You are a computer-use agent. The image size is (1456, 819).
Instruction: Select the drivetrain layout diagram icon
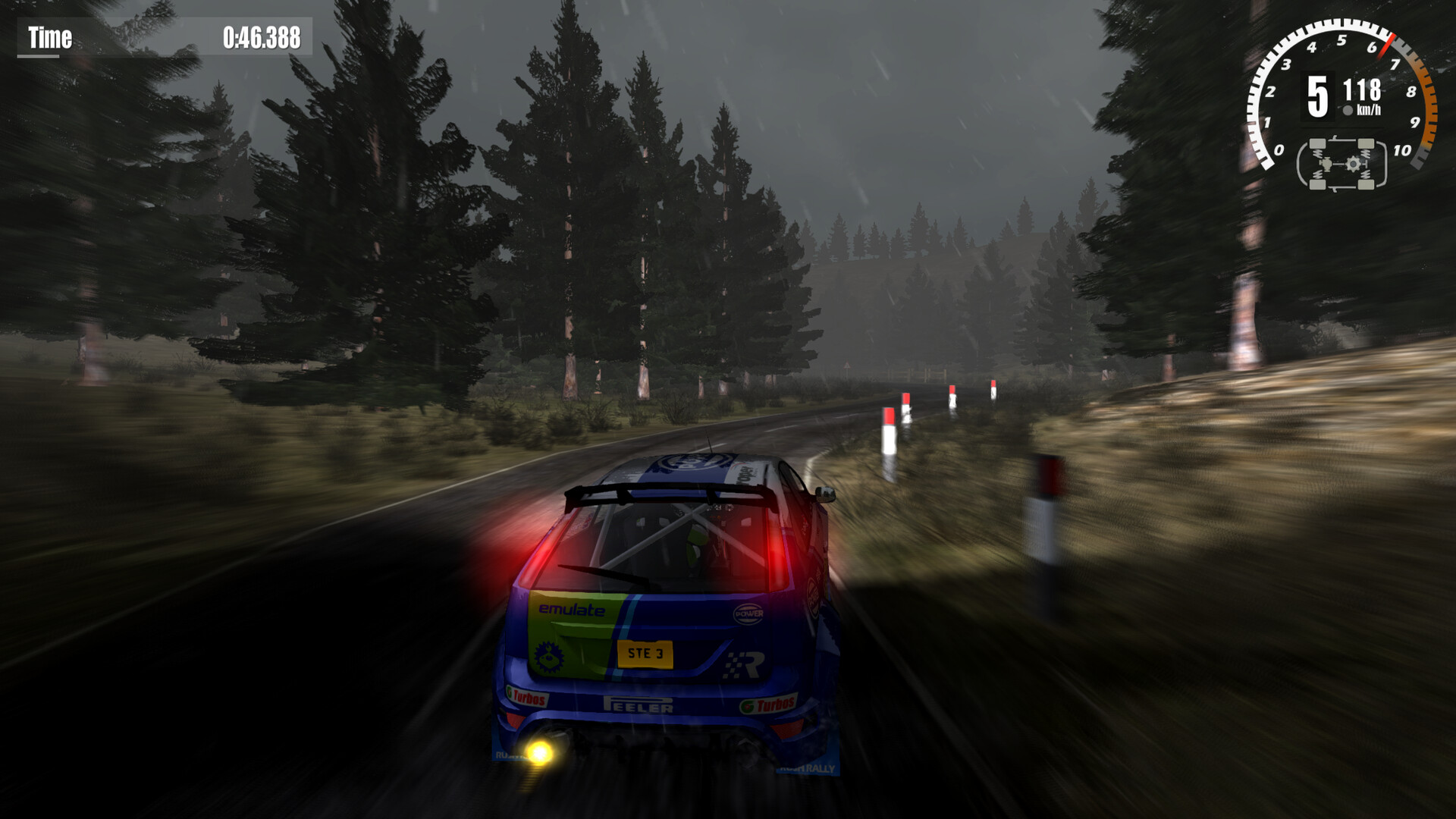[x=1341, y=165]
